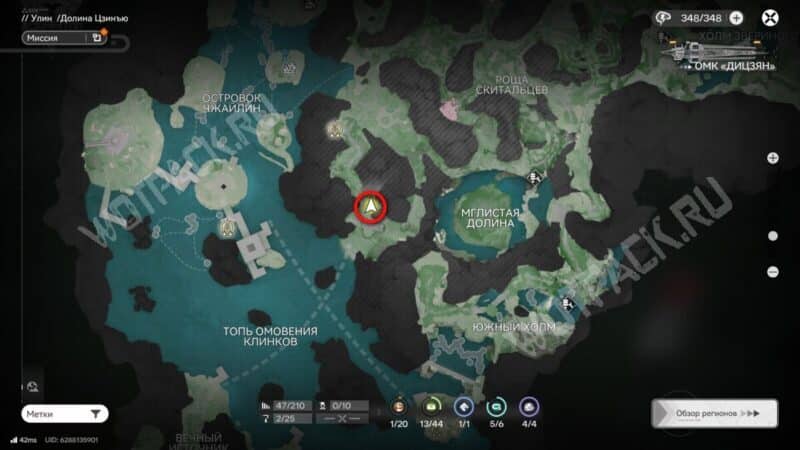Close the map with the X button
This screenshot has width=800, height=450.
point(770,17)
